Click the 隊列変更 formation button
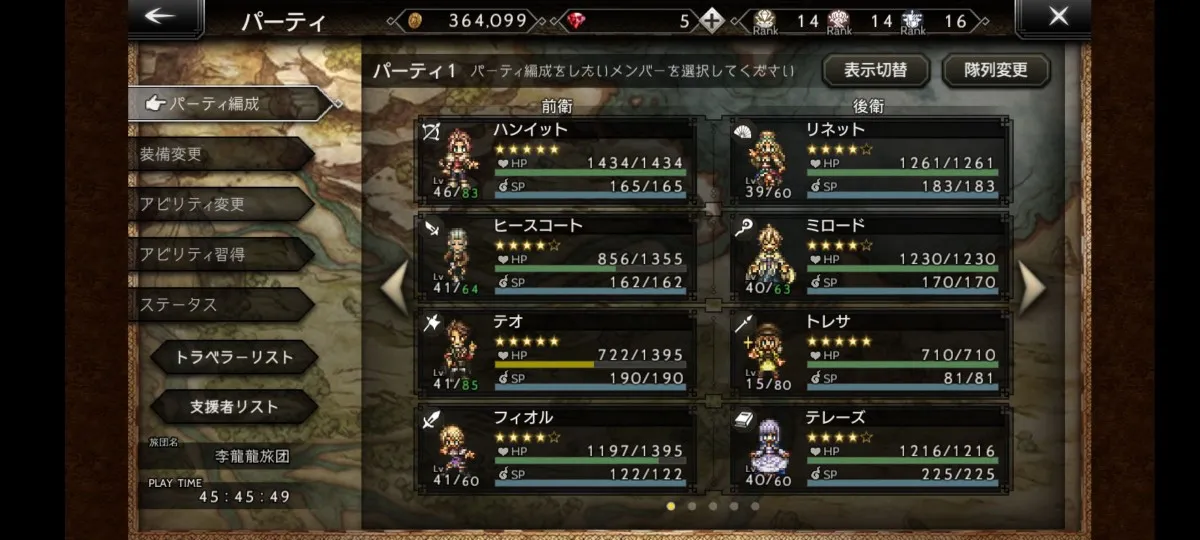The image size is (1200, 540). pos(995,70)
